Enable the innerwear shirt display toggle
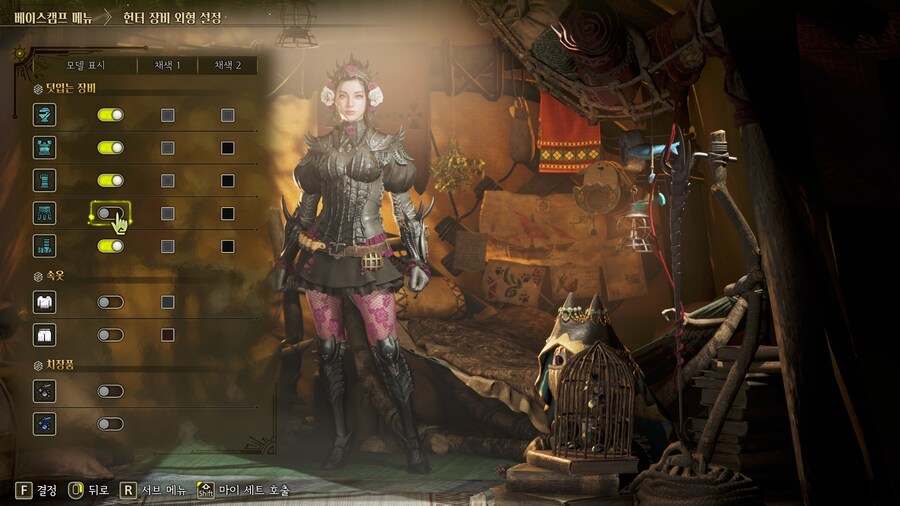Image resolution: width=900 pixels, height=506 pixels. coord(110,302)
